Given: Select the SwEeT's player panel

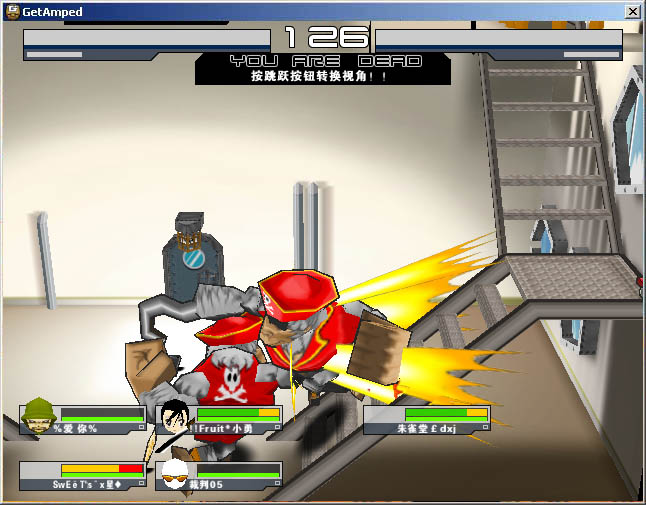Looking at the screenshot, I should point(83,475).
